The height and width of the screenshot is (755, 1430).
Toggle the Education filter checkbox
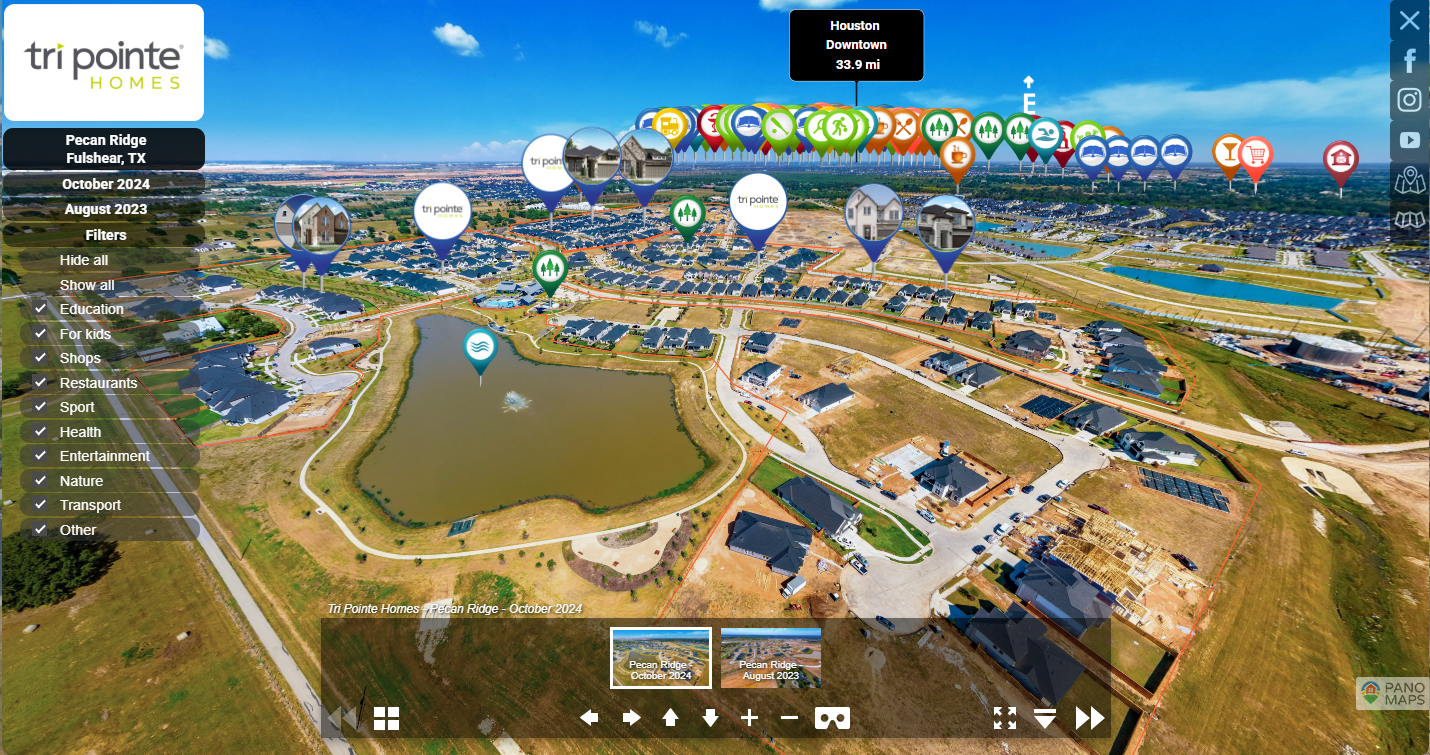click(41, 309)
